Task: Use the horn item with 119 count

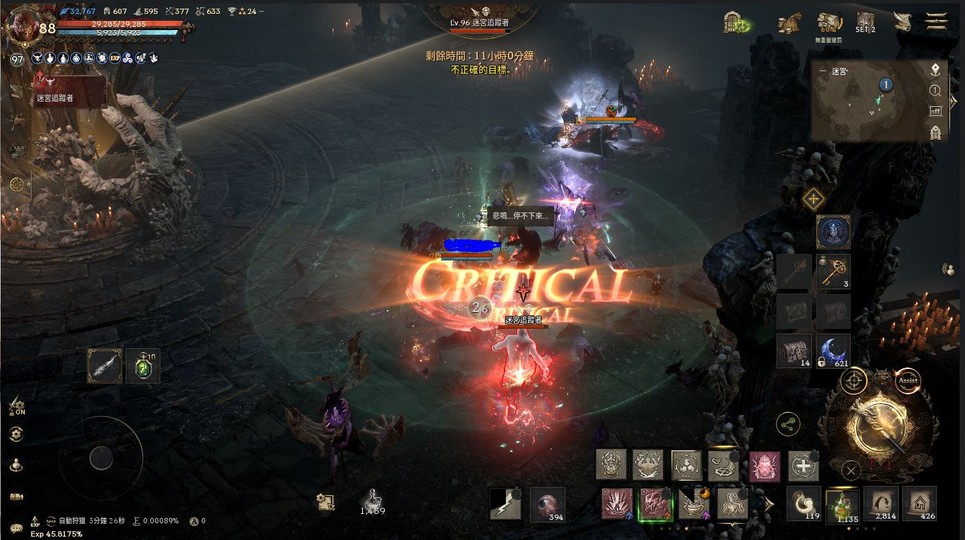Action: tap(803, 502)
